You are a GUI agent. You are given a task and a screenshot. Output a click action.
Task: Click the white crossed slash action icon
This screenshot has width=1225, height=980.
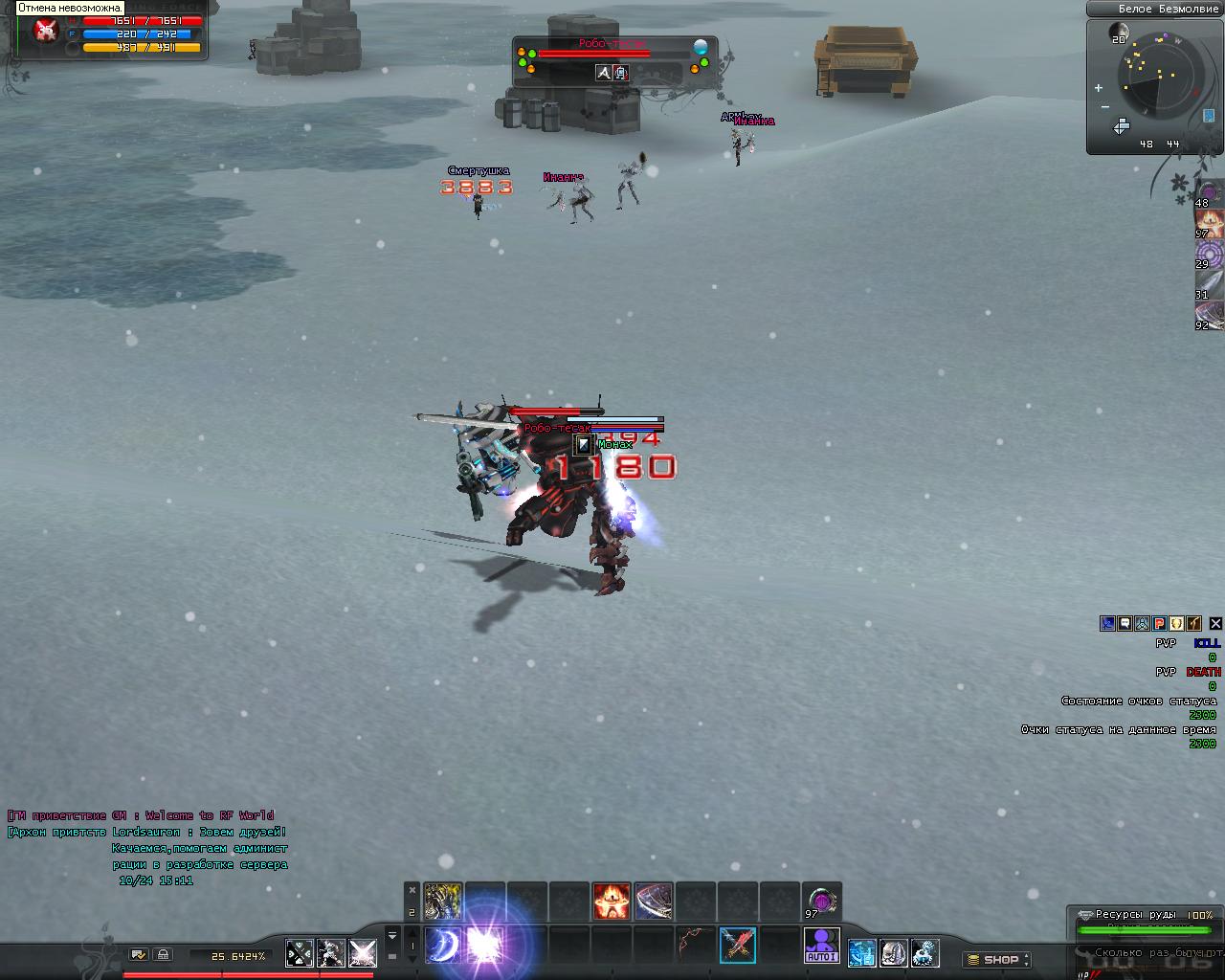tap(362, 953)
